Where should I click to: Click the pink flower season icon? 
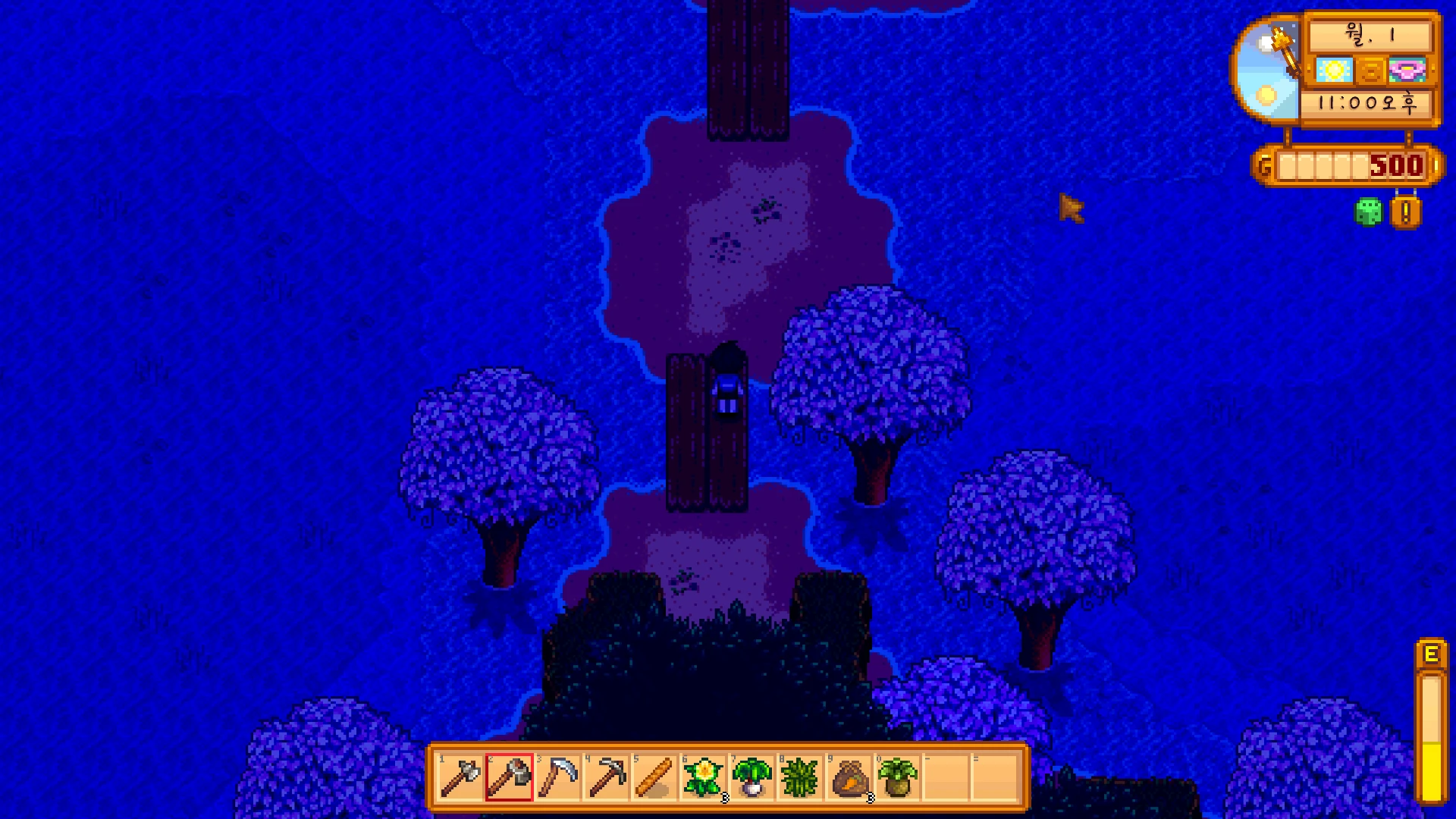coord(1407,71)
